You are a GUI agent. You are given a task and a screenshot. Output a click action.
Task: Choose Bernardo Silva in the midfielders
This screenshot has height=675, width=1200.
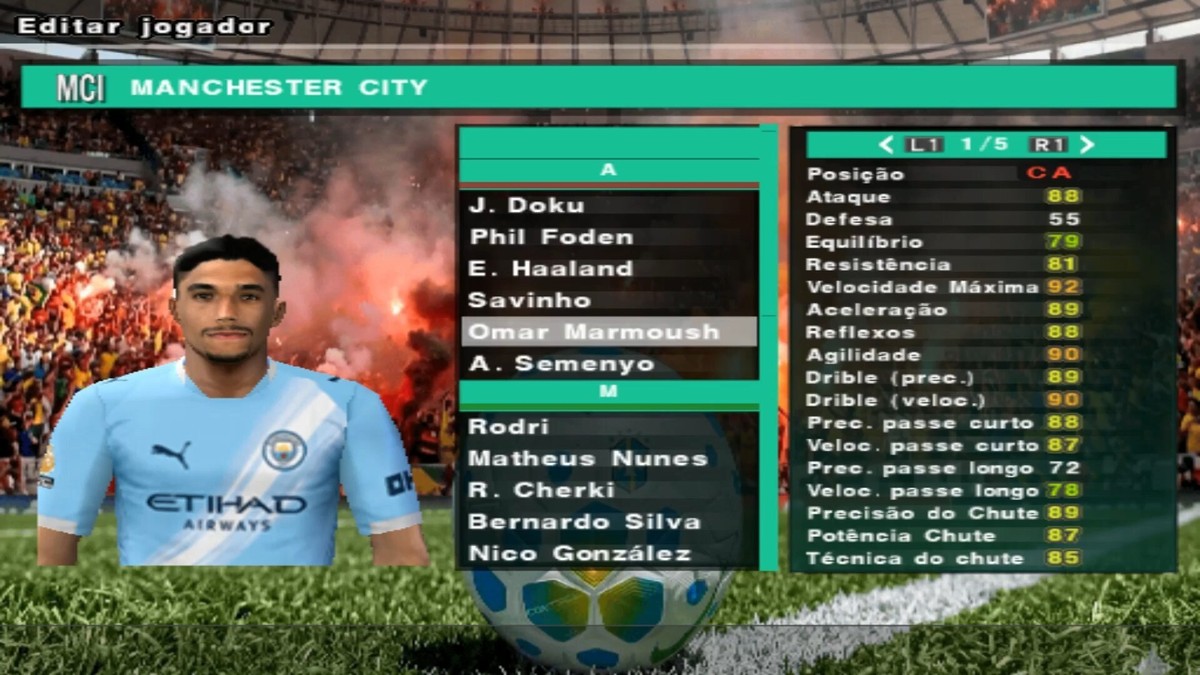[x=584, y=522]
